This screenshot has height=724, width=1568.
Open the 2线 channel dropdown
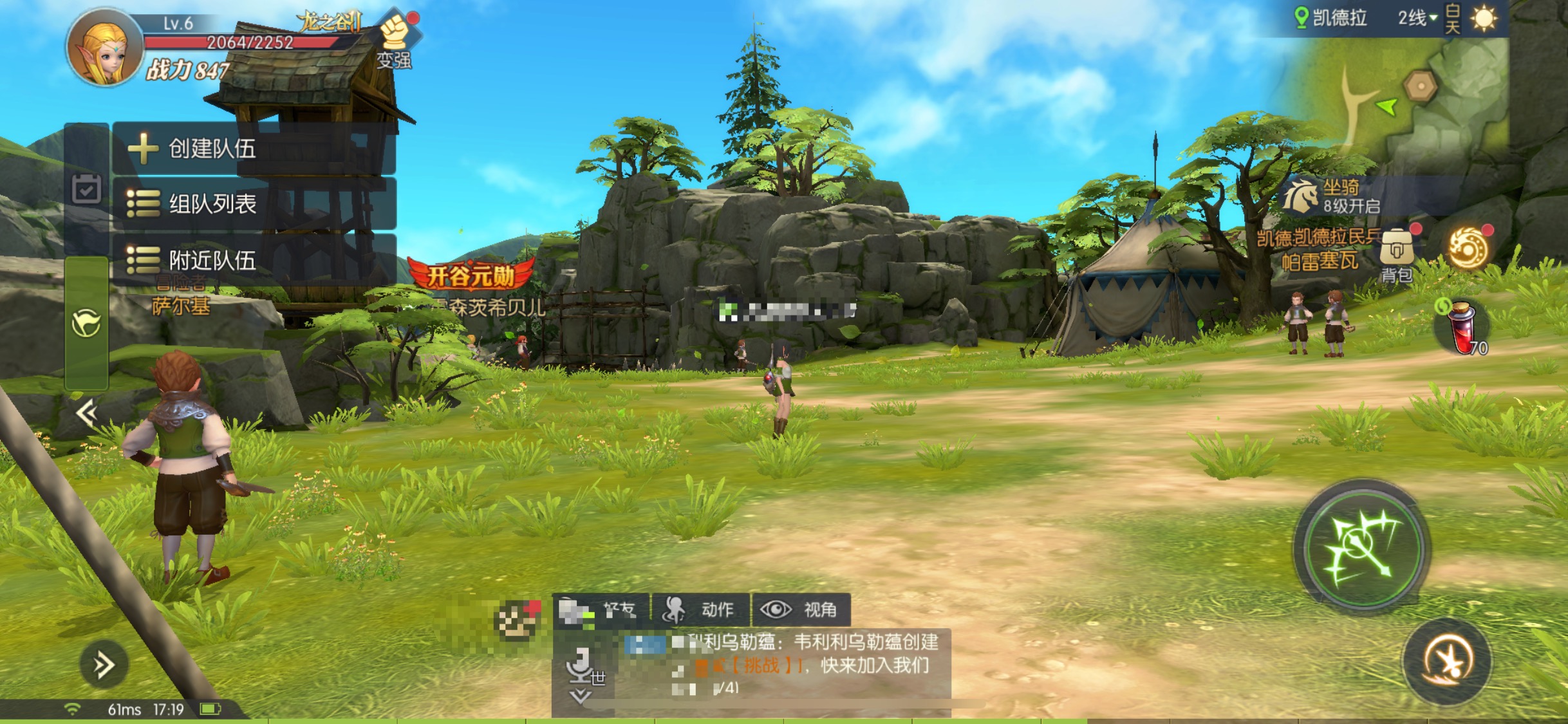(1417, 18)
